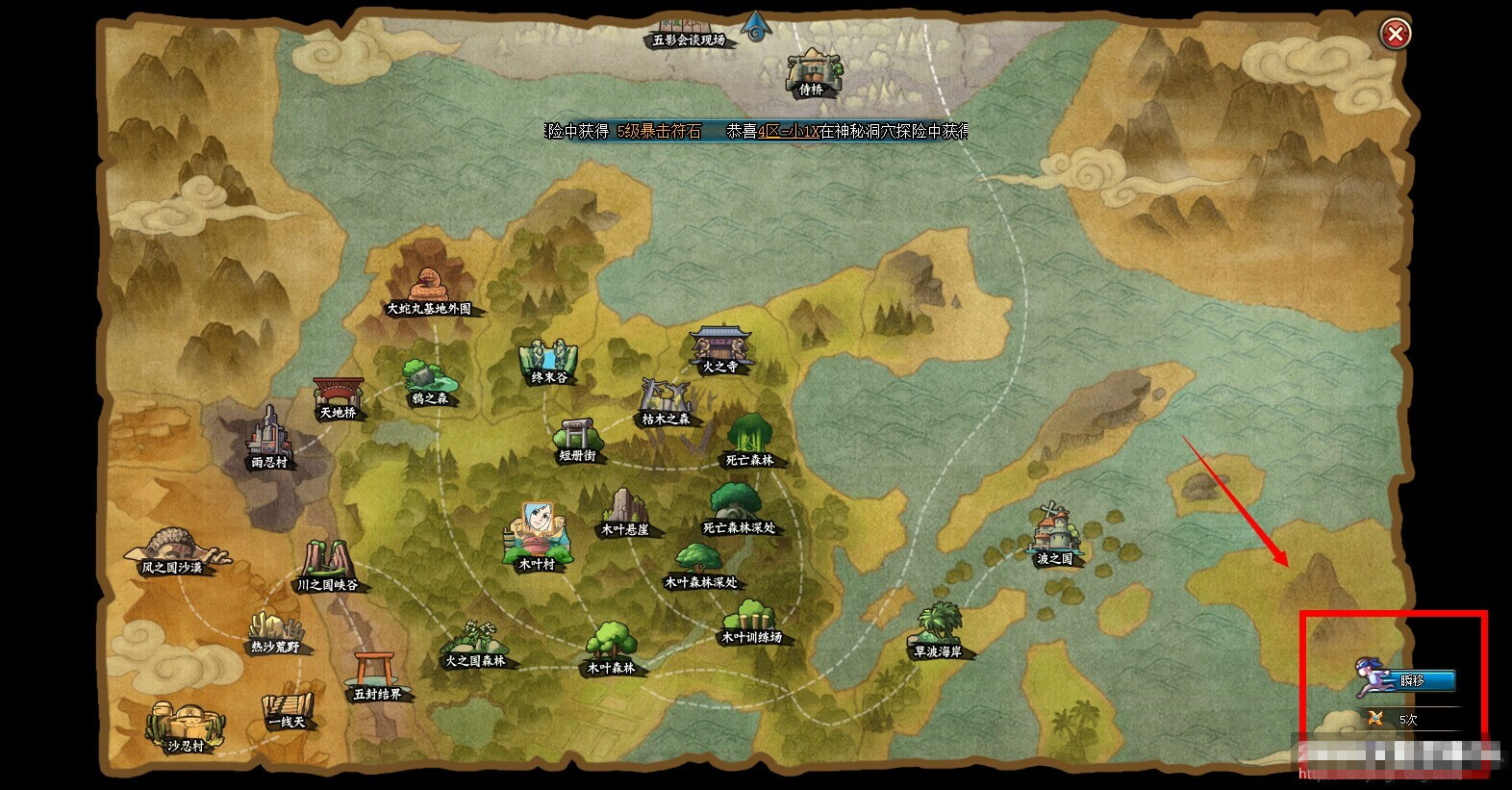Open the 五封结界 torii gate marker

pos(376,675)
